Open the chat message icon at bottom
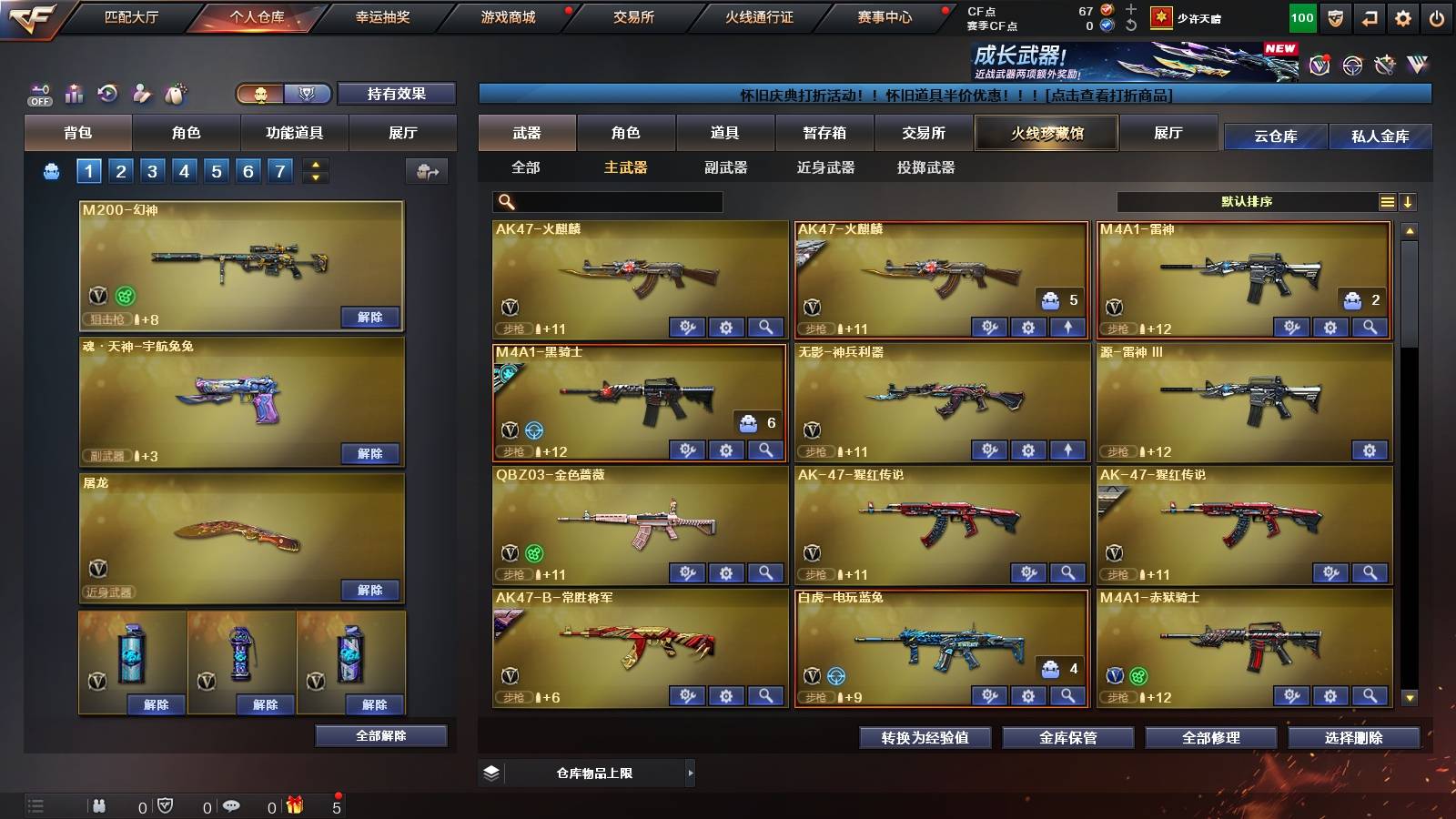Image resolution: width=1456 pixels, height=819 pixels. tap(230, 805)
